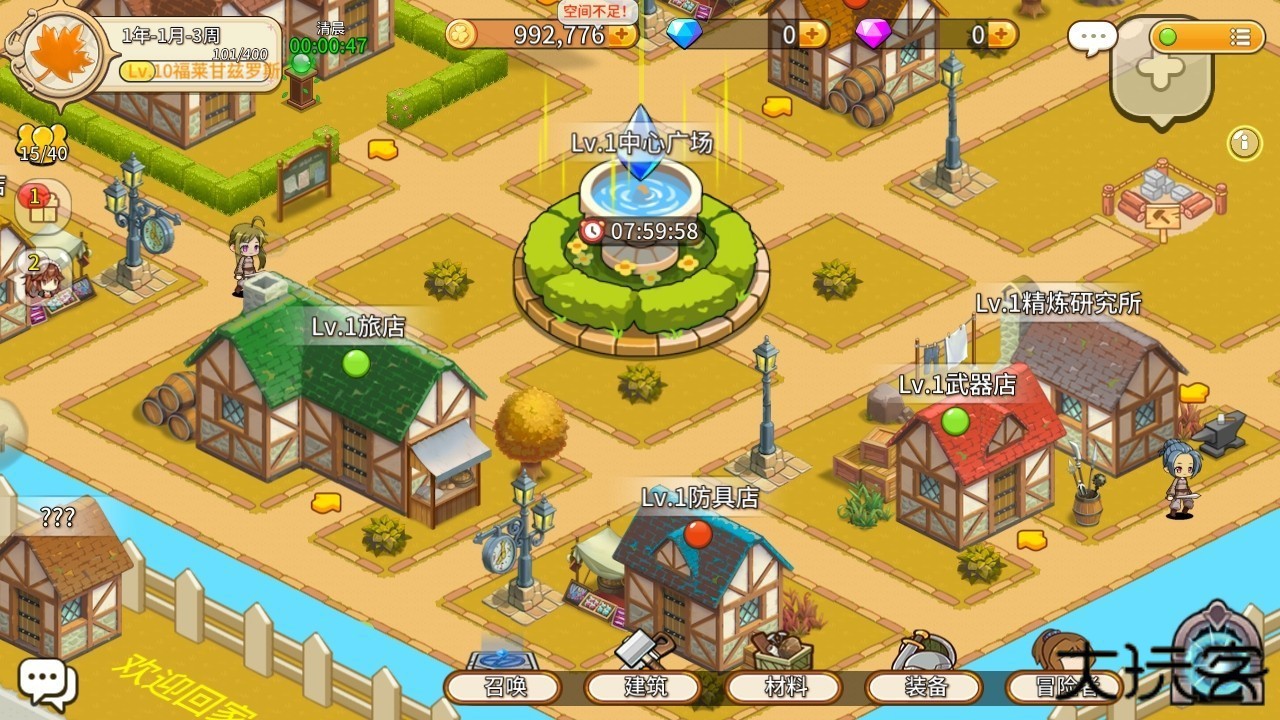
Task: Buy blue diamonds with the plus button
Action: coord(813,35)
